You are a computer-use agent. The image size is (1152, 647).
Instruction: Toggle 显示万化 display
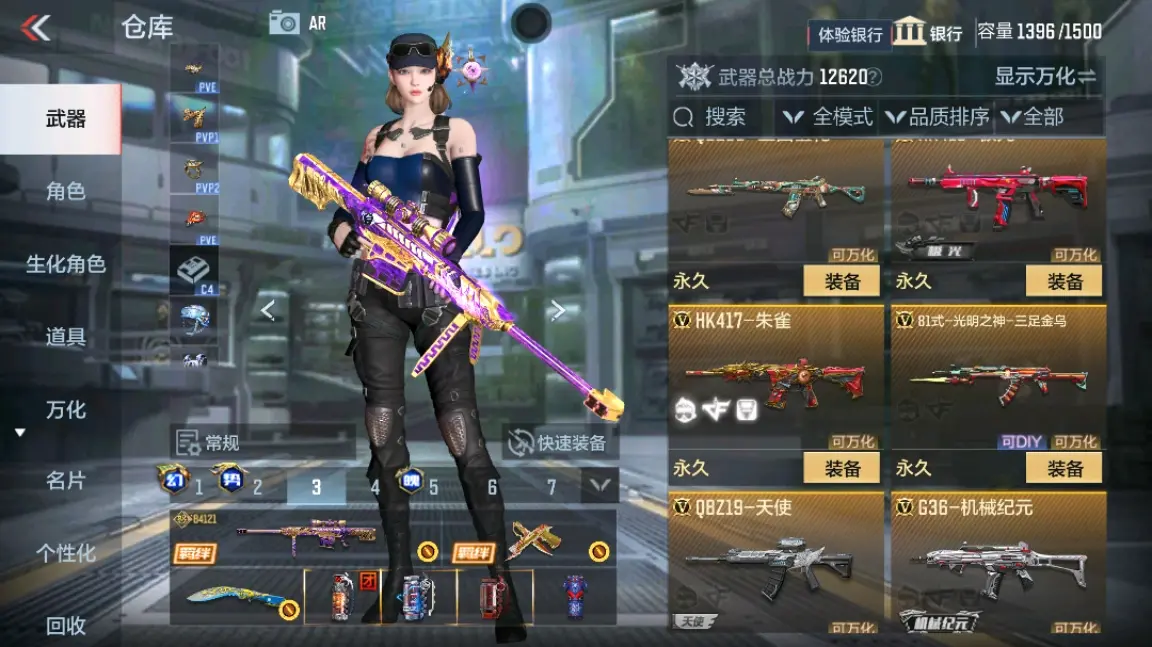[1044, 76]
